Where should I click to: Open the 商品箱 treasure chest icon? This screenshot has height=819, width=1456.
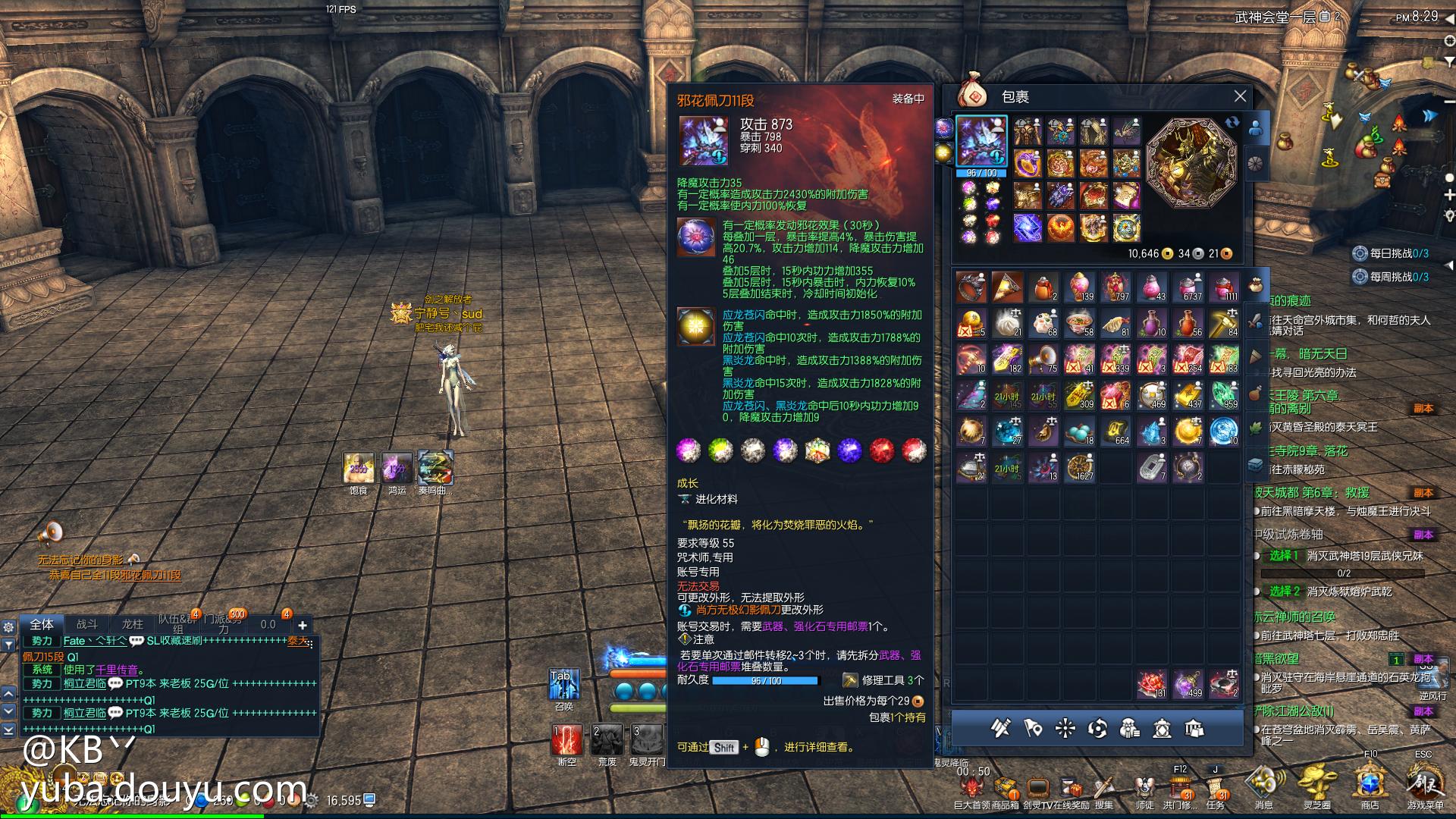(1006, 788)
